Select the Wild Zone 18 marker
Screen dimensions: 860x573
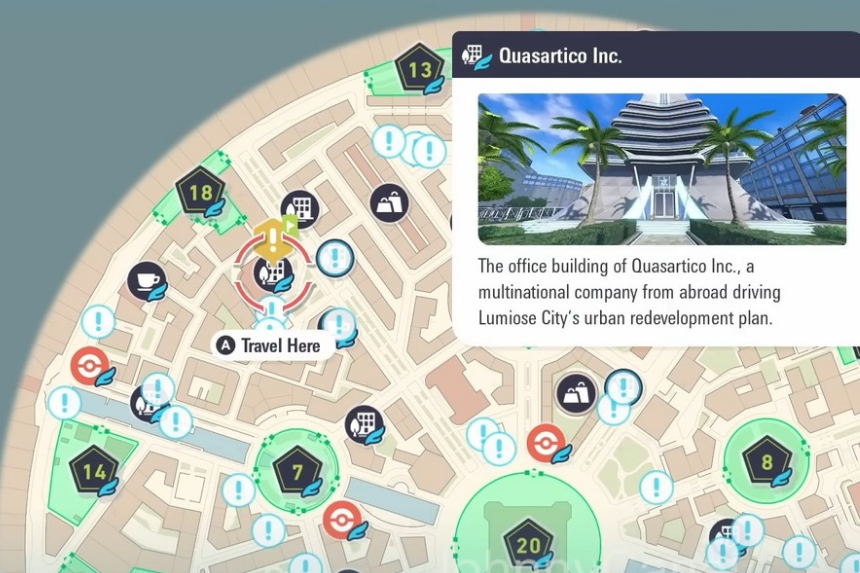click(x=200, y=193)
